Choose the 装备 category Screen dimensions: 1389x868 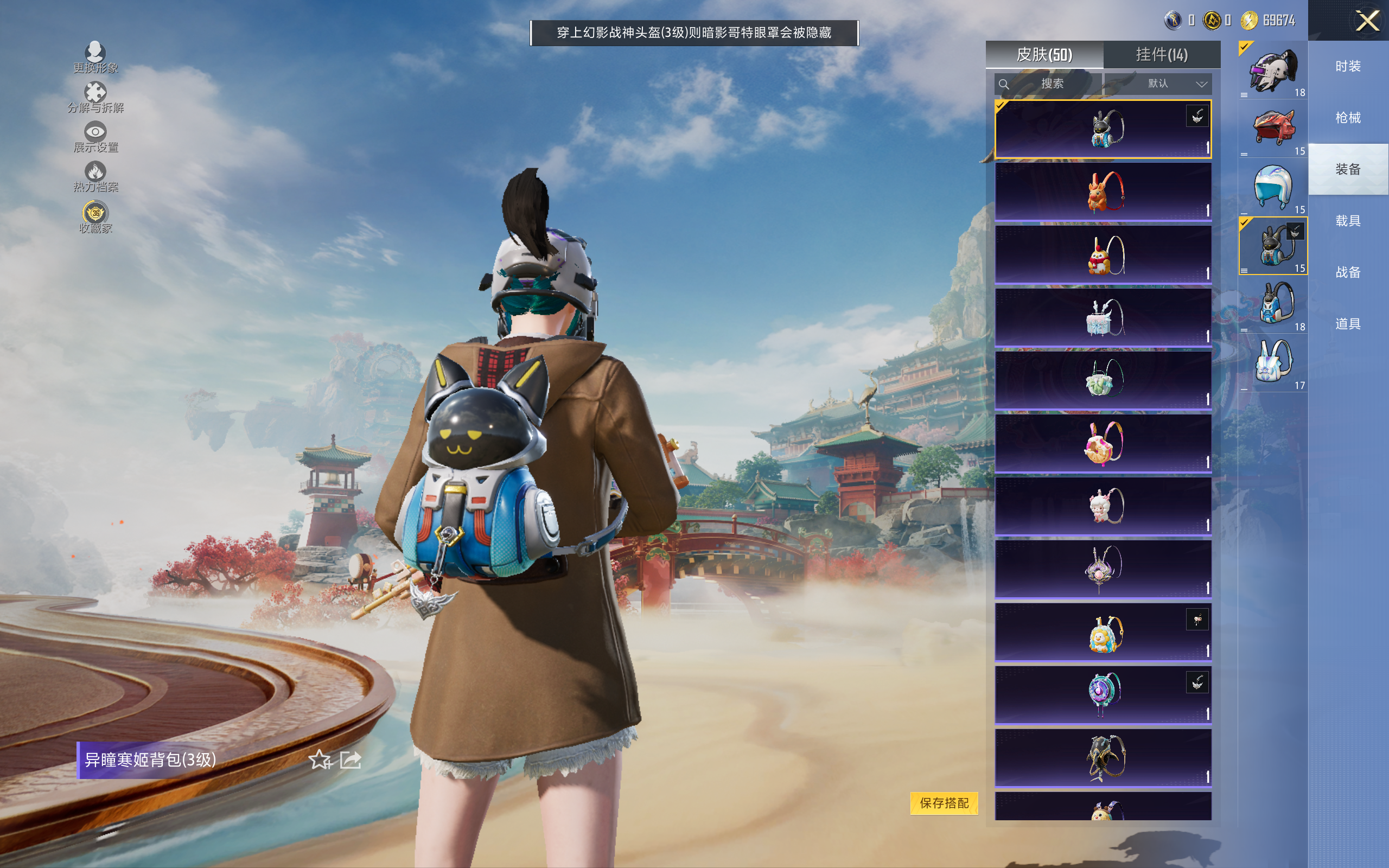pos(1348,169)
